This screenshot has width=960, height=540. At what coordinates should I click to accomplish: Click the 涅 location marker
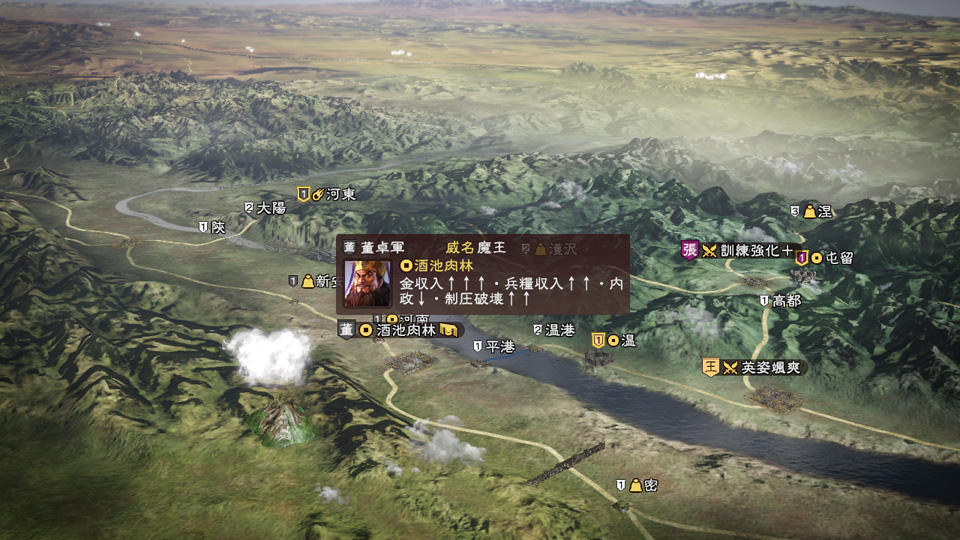[x=812, y=211]
